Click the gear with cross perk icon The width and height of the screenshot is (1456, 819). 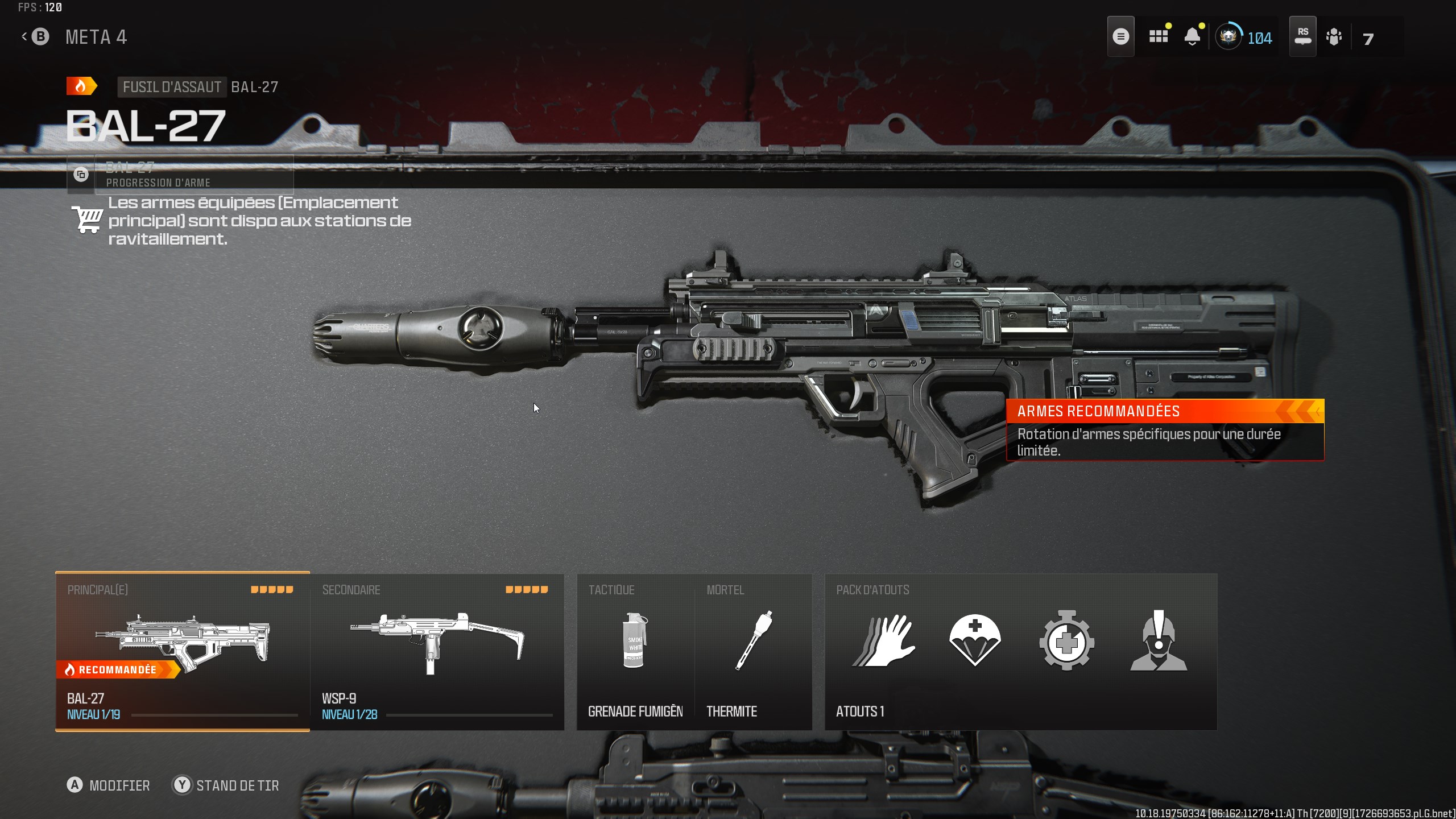(1066, 641)
